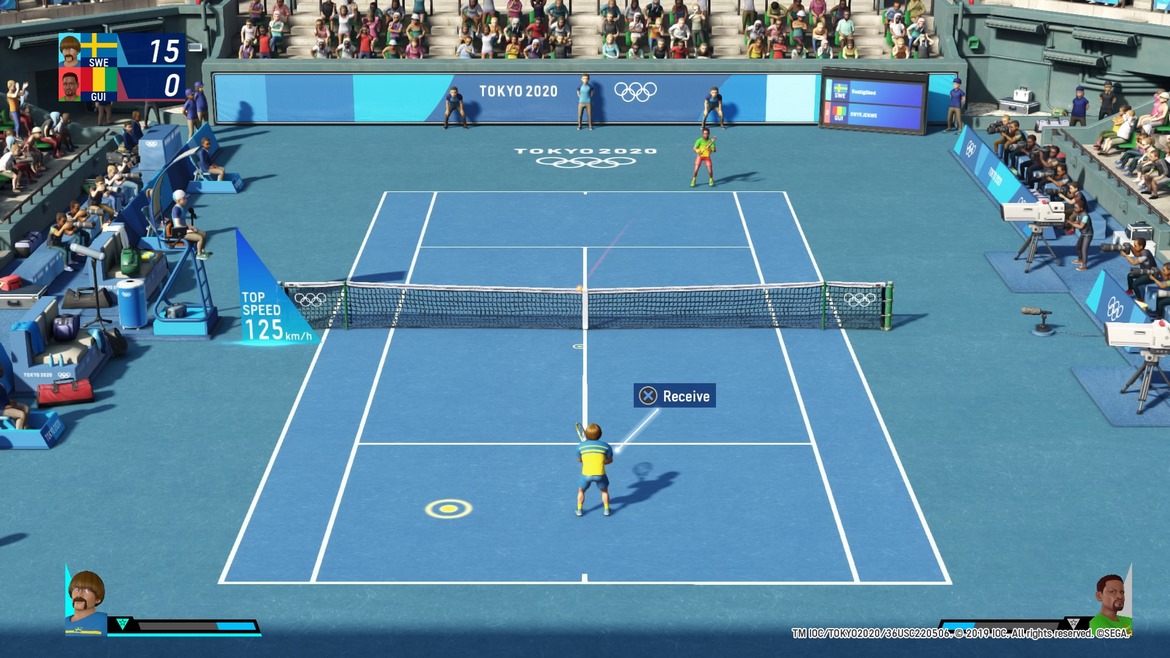Select the green-shirted opponent's large portrait
This screenshot has width=1170, height=658.
pyautogui.click(x=1109, y=604)
